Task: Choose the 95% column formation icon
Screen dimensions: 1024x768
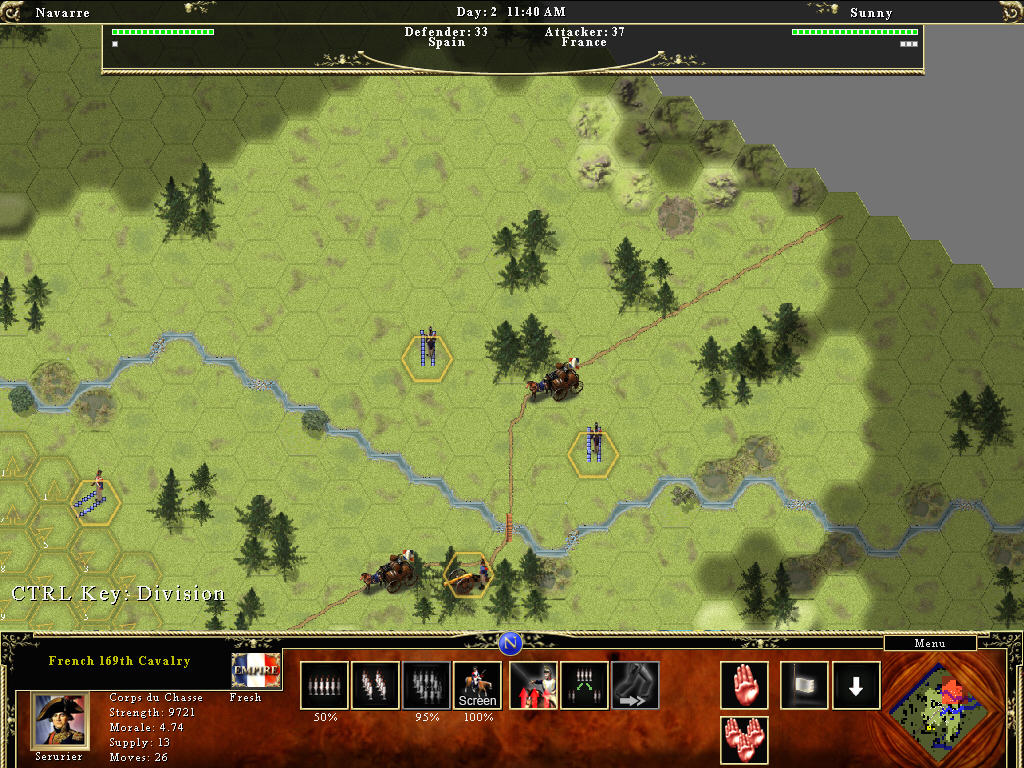Action: (426, 685)
